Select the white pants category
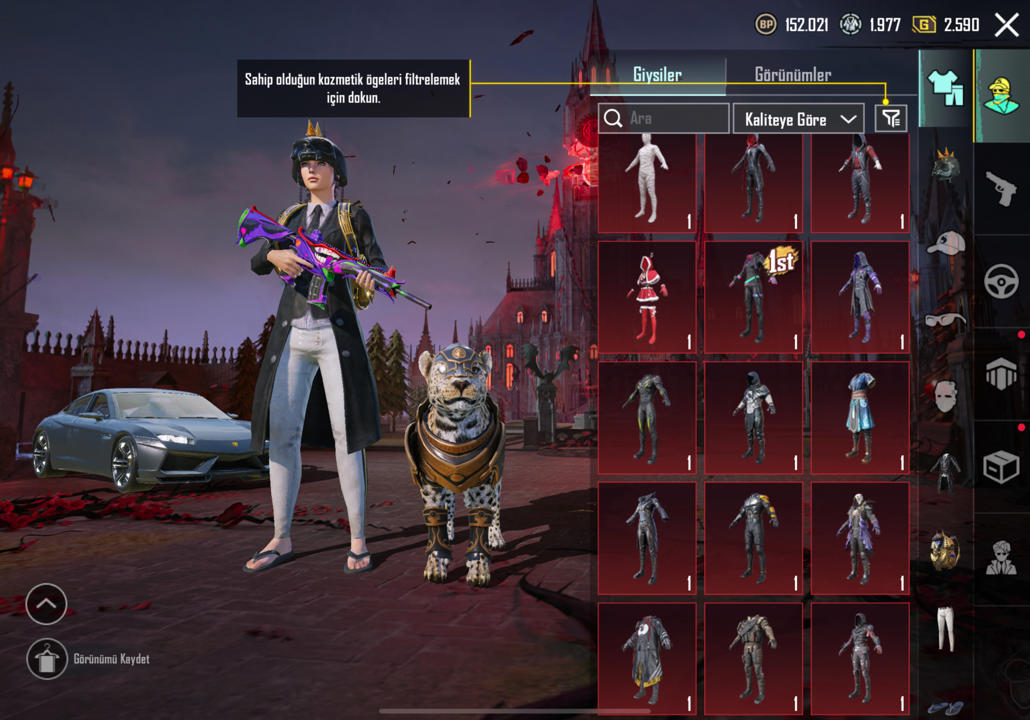The width and height of the screenshot is (1030, 720). (x=945, y=628)
